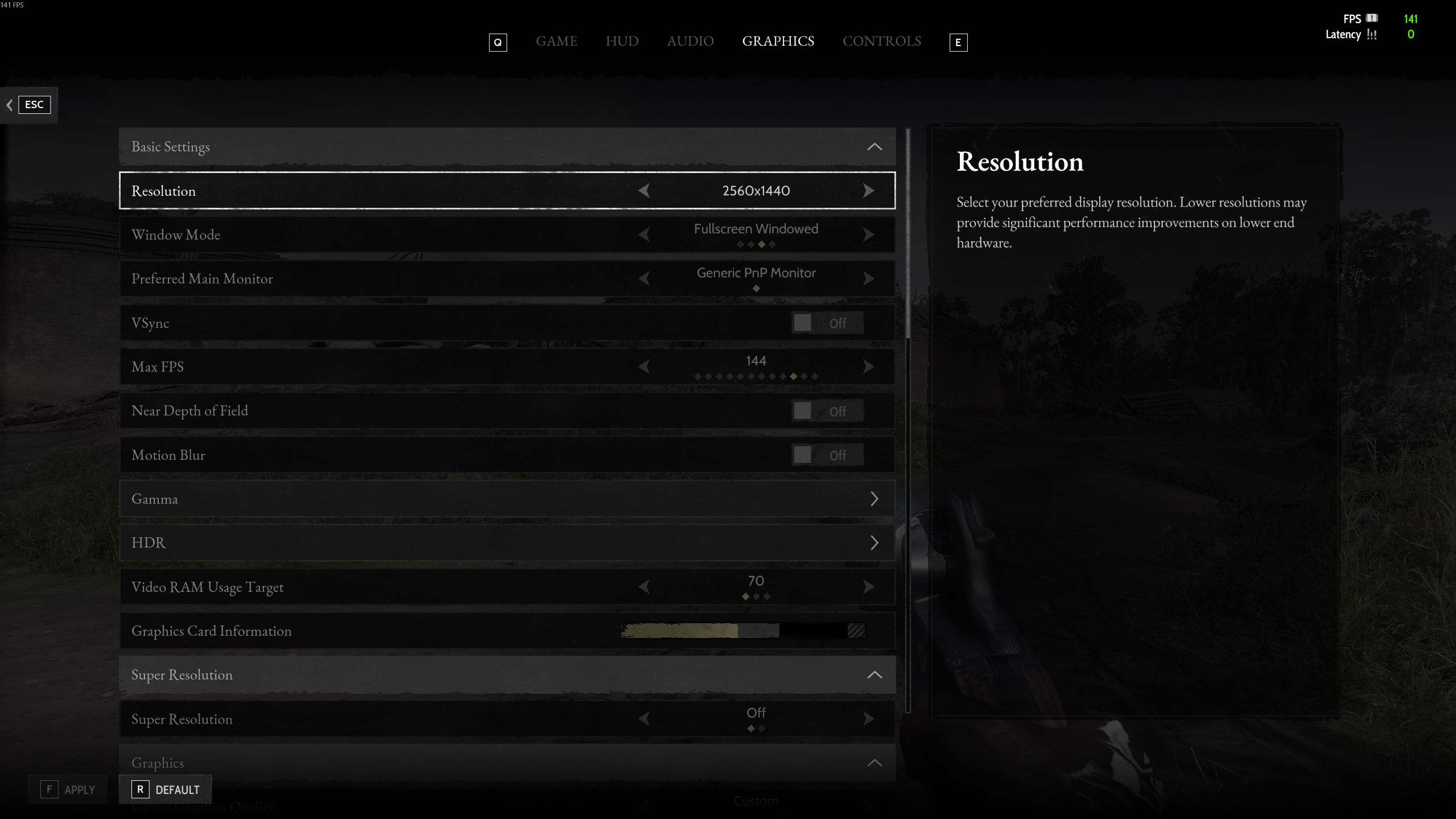Lower the Max FPS limit
1456x819 pixels.
[644, 367]
